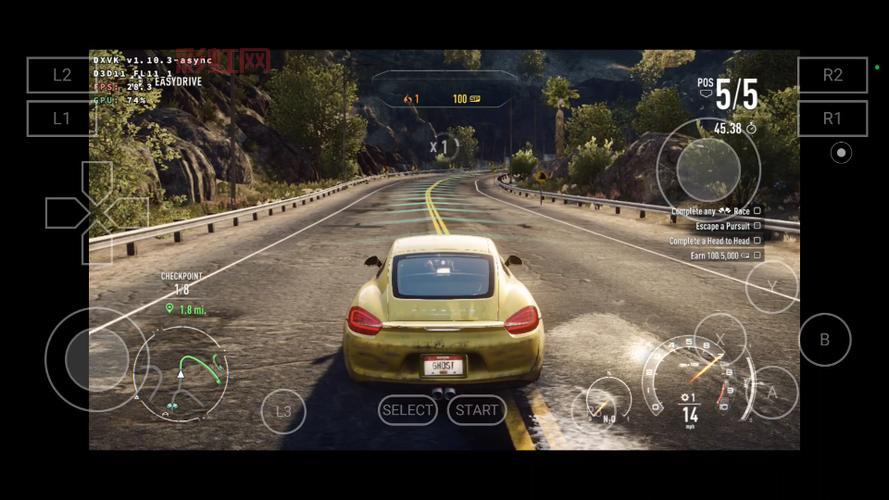Click the right virtual analog stick
Image resolution: width=889 pixels, height=500 pixels.
(x=708, y=169)
